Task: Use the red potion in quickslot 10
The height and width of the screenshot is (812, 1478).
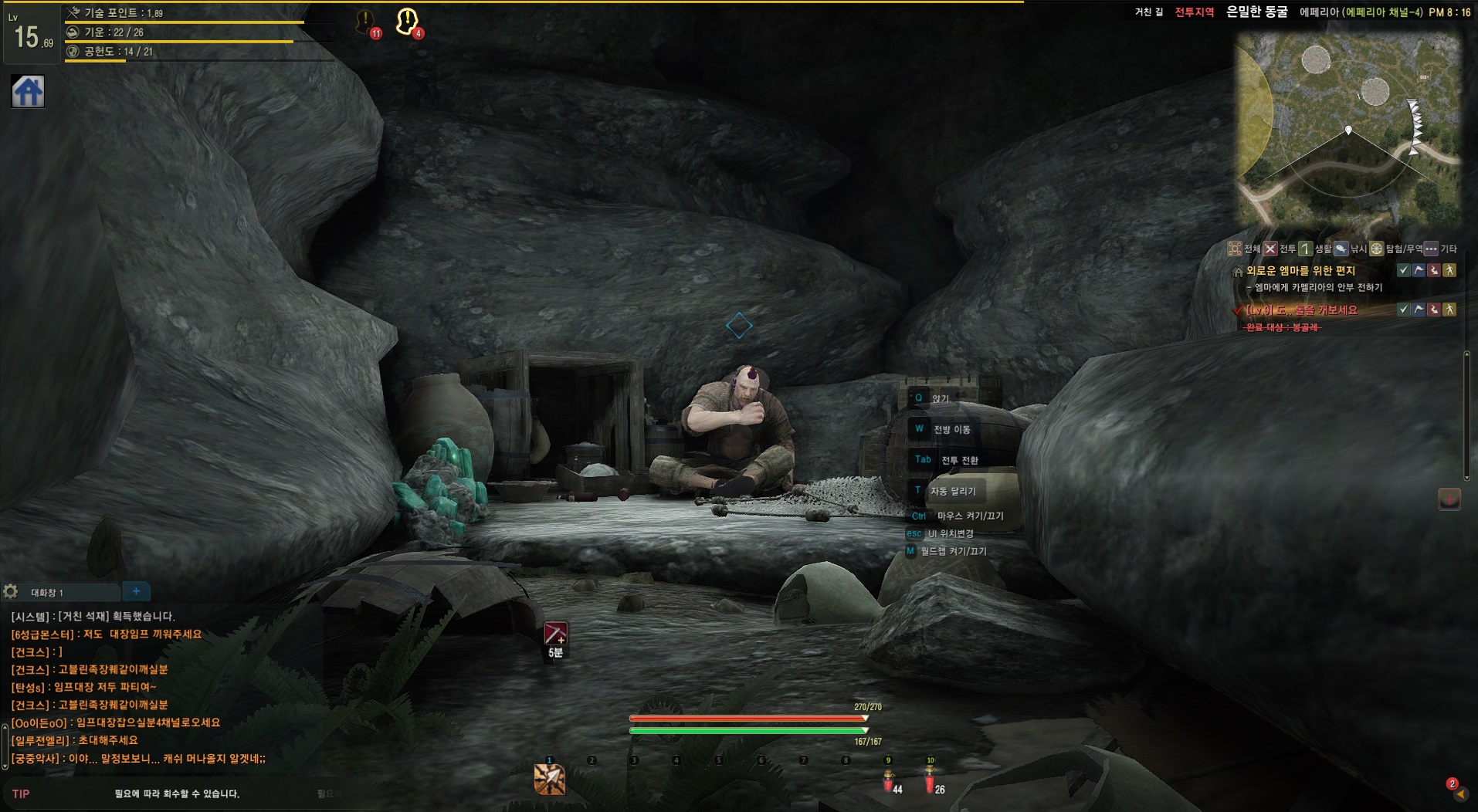Action: tap(930, 782)
